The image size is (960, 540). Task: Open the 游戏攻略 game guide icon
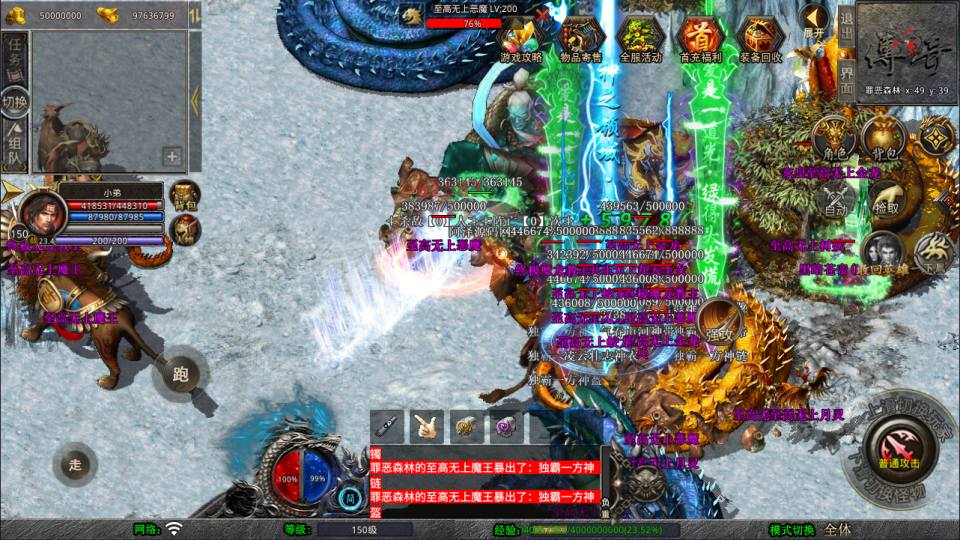pyautogui.click(x=521, y=36)
